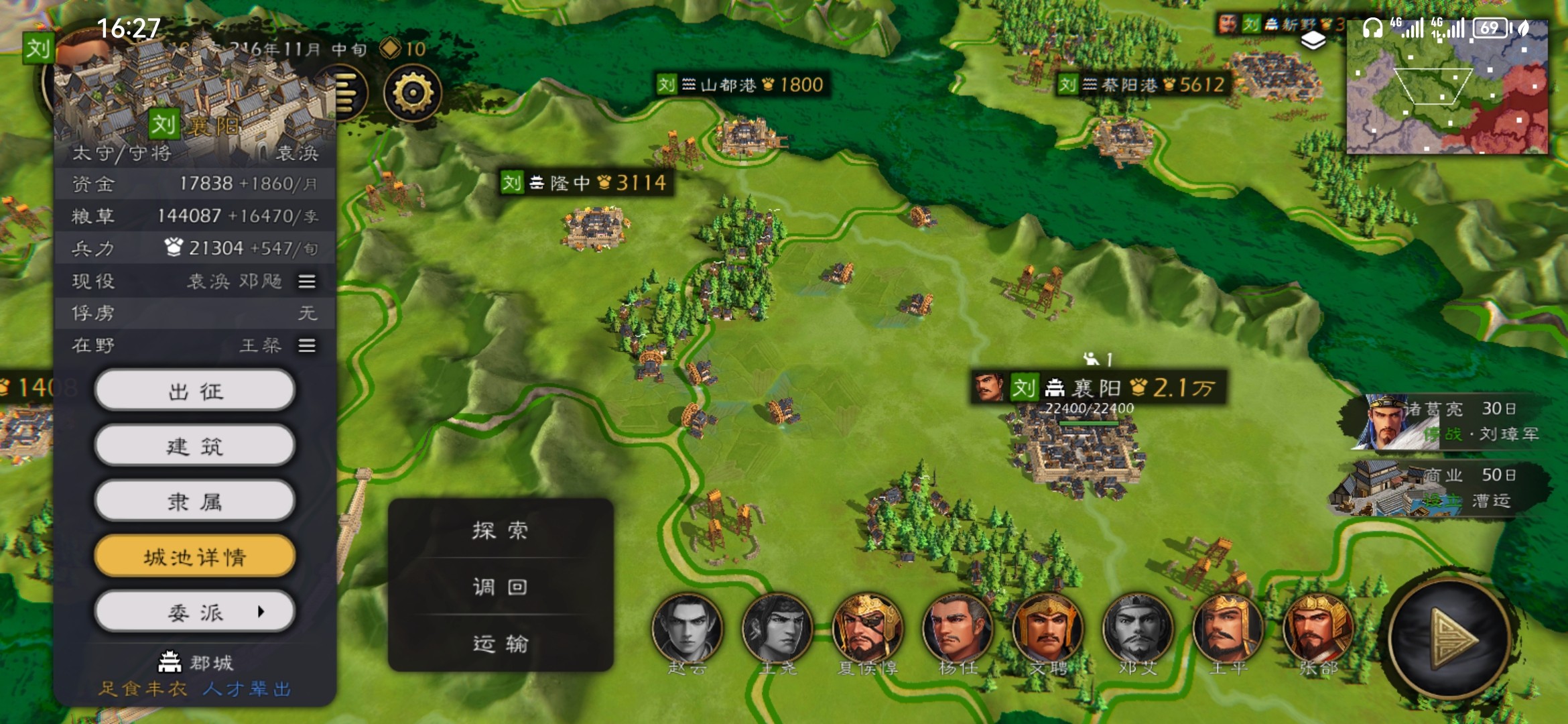Image resolution: width=1568 pixels, height=724 pixels.
Task: Open the 诸葛亮 ceasefire task entry
Action: (1447, 422)
